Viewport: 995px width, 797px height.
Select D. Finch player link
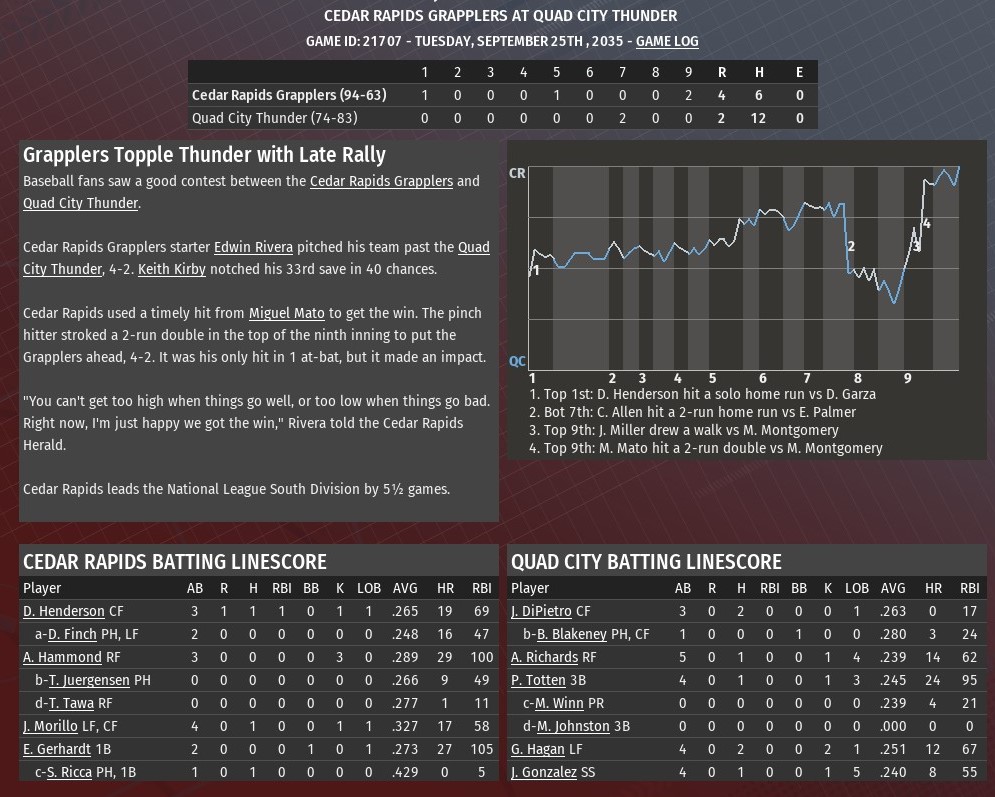(x=72, y=634)
